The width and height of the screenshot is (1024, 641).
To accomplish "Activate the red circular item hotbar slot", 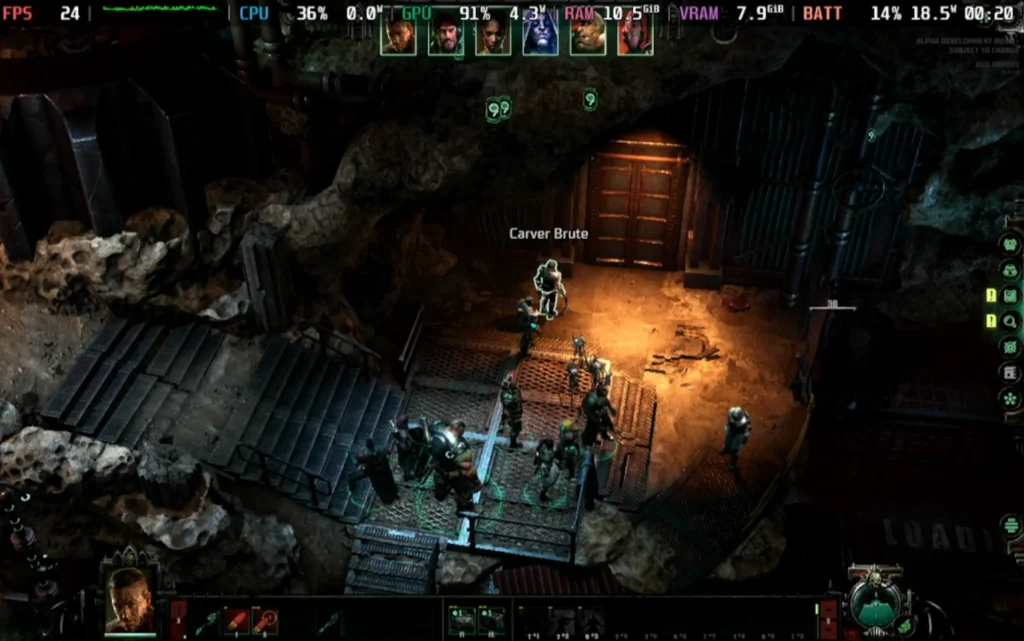I will tap(265, 620).
